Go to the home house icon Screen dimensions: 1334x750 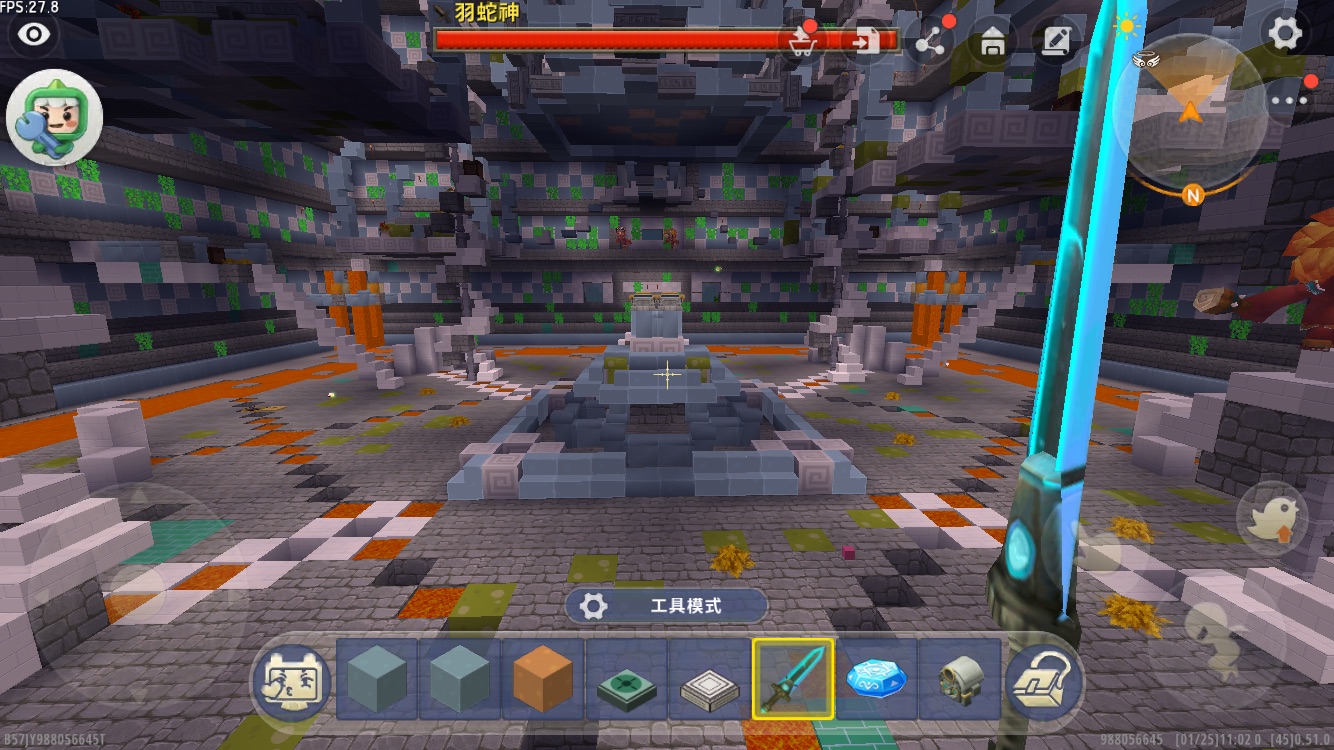[x=992, y=41]
